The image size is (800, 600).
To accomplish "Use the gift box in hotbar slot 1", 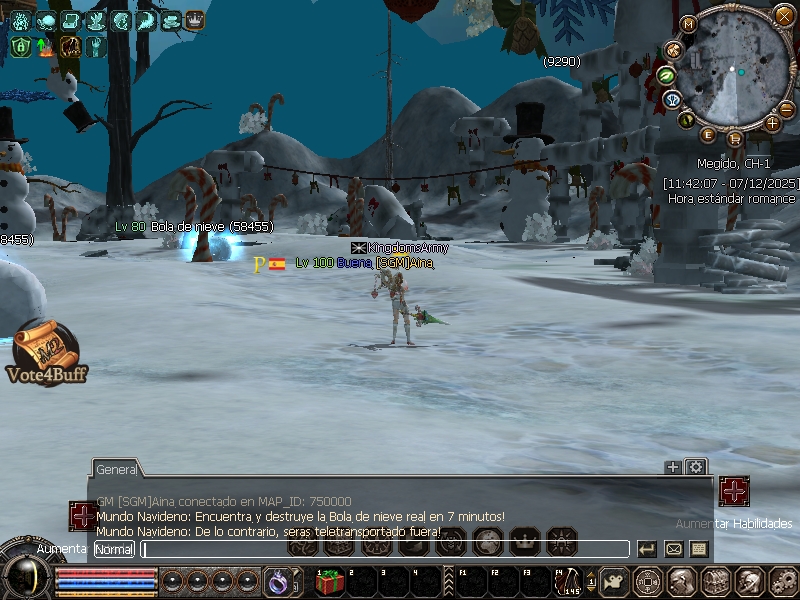I will [330, 580].
